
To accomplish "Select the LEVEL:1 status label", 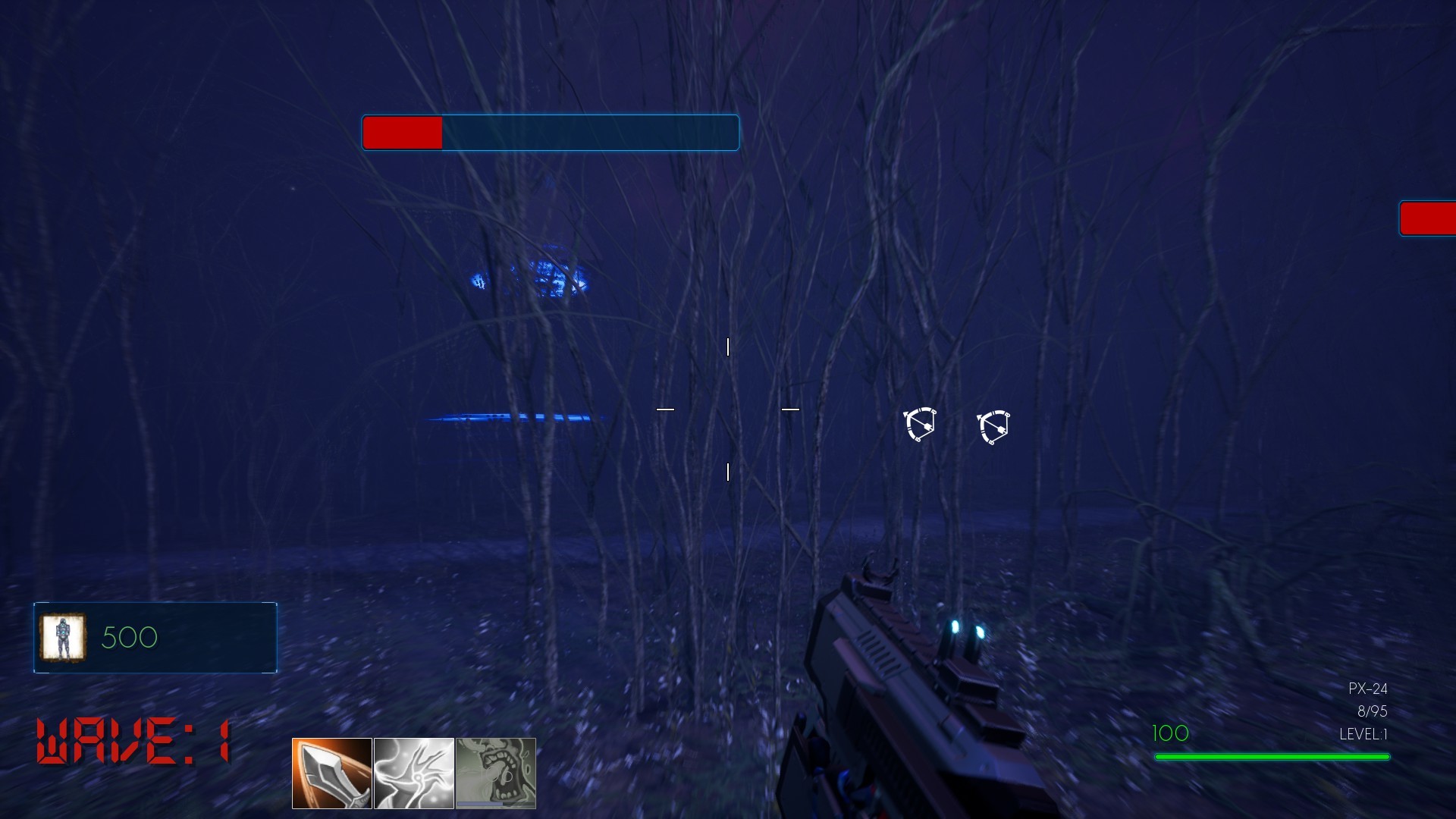I will [x=1364, y=734].
